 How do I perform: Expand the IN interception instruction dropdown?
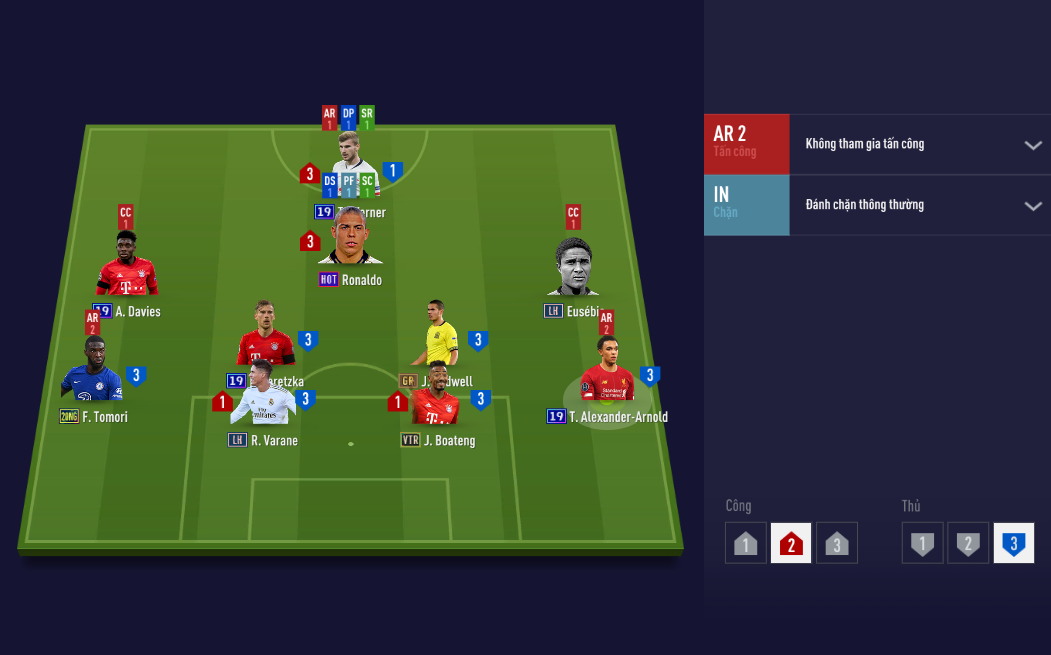[1032, 206]
